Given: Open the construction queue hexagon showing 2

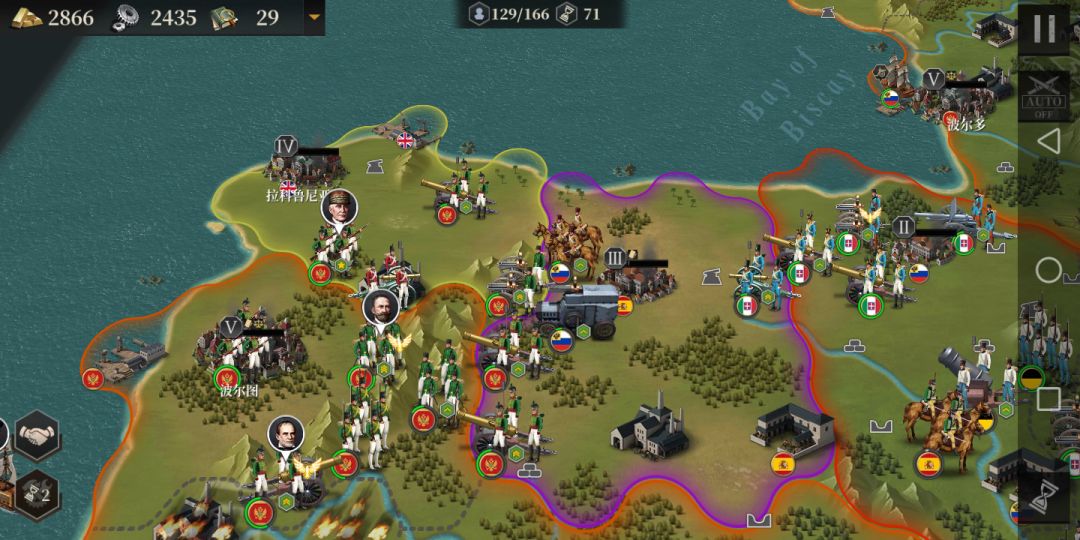Looking at the screenshot, I should 37,491.
